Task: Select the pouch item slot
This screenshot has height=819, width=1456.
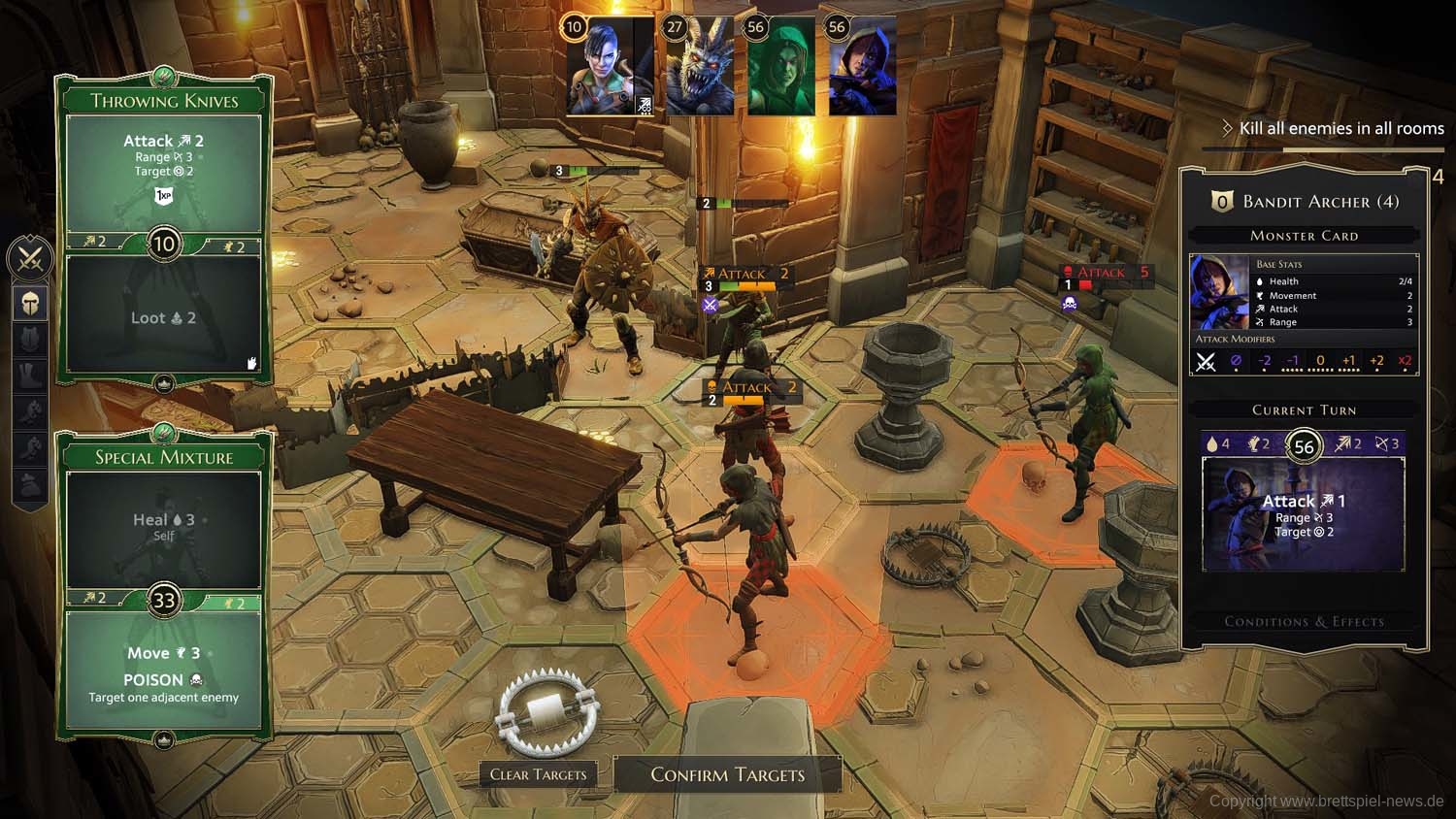Action: pos(30,485)
